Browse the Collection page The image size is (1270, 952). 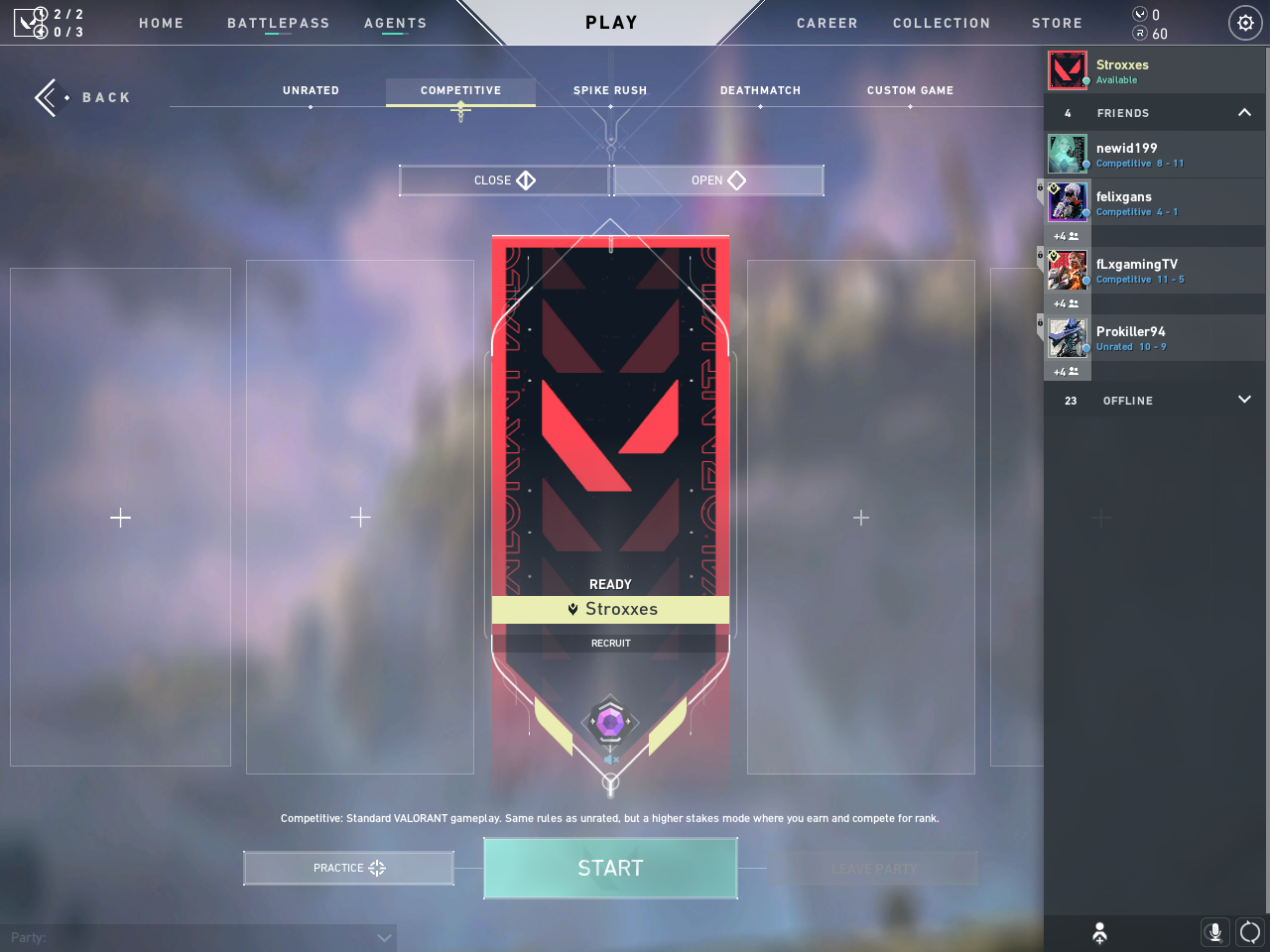point(941,23)
